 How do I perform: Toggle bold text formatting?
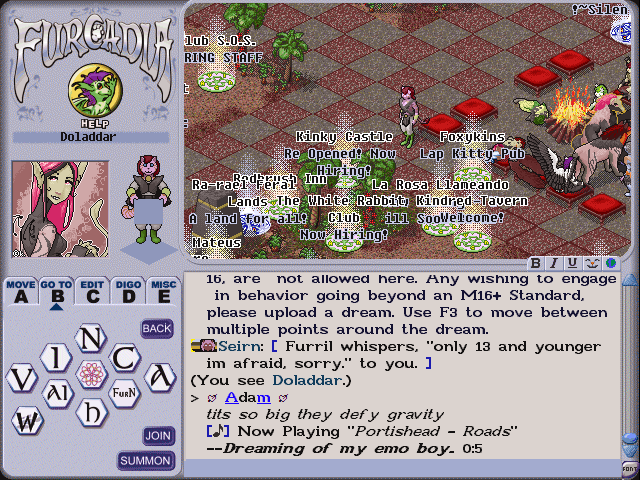pyautogui.click(x=536, y=263)
